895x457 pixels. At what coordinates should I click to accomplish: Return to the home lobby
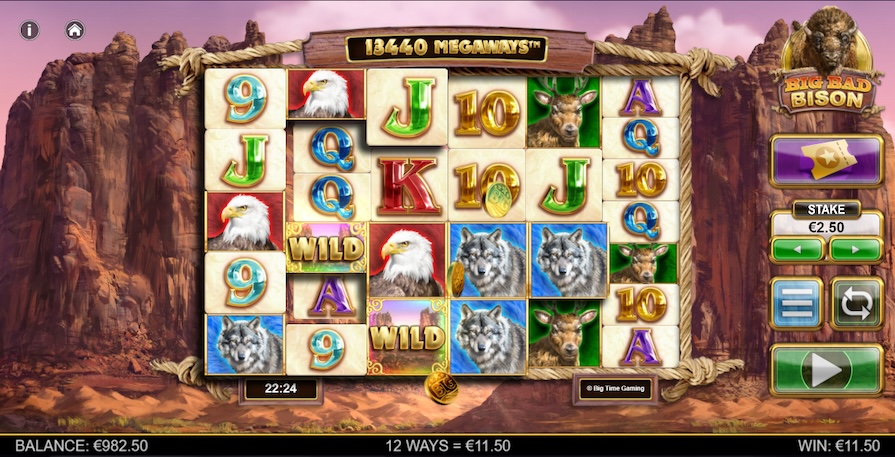click(x=75, y=30)
